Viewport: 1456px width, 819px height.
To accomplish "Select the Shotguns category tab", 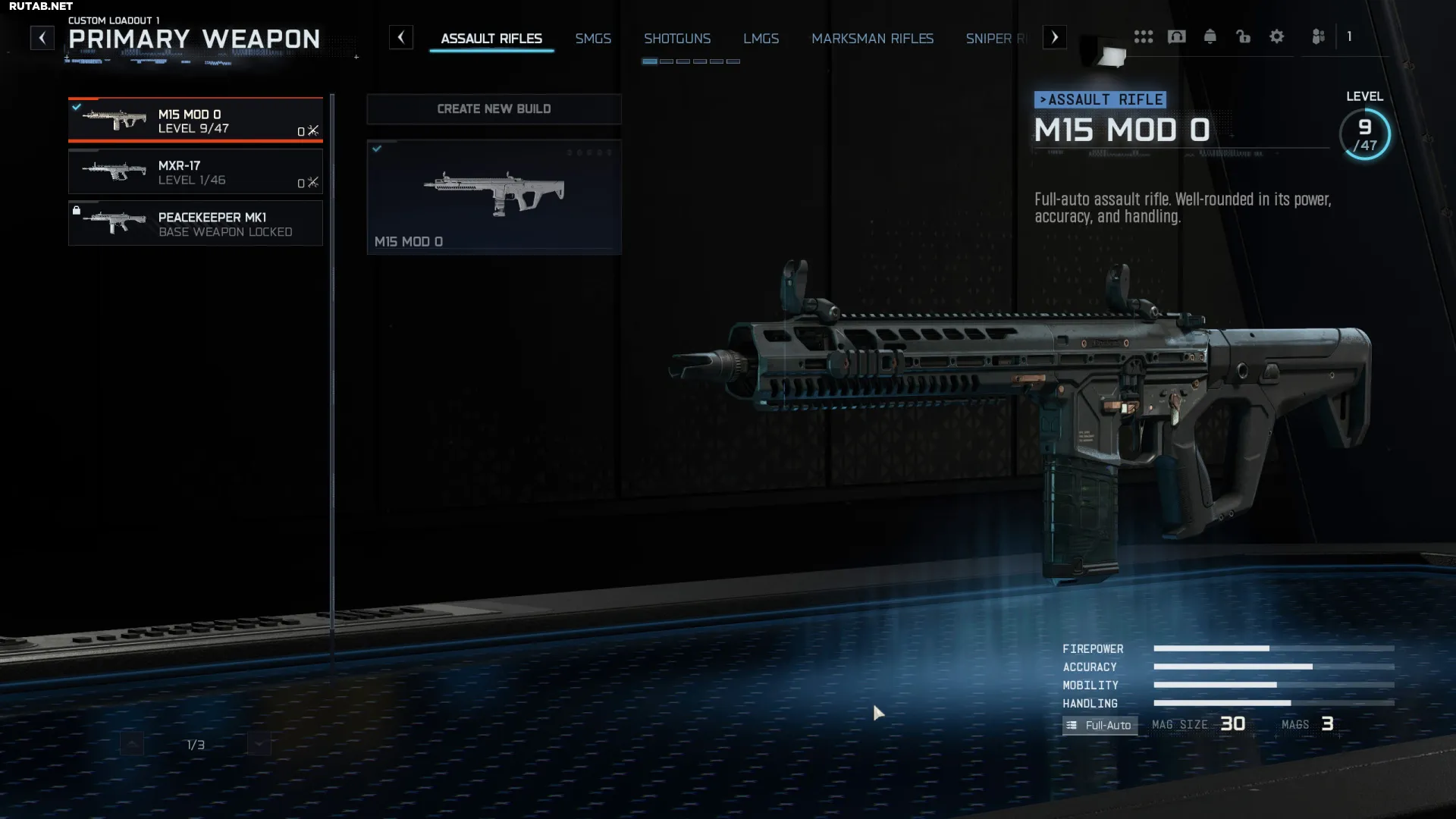I will 677,39.
